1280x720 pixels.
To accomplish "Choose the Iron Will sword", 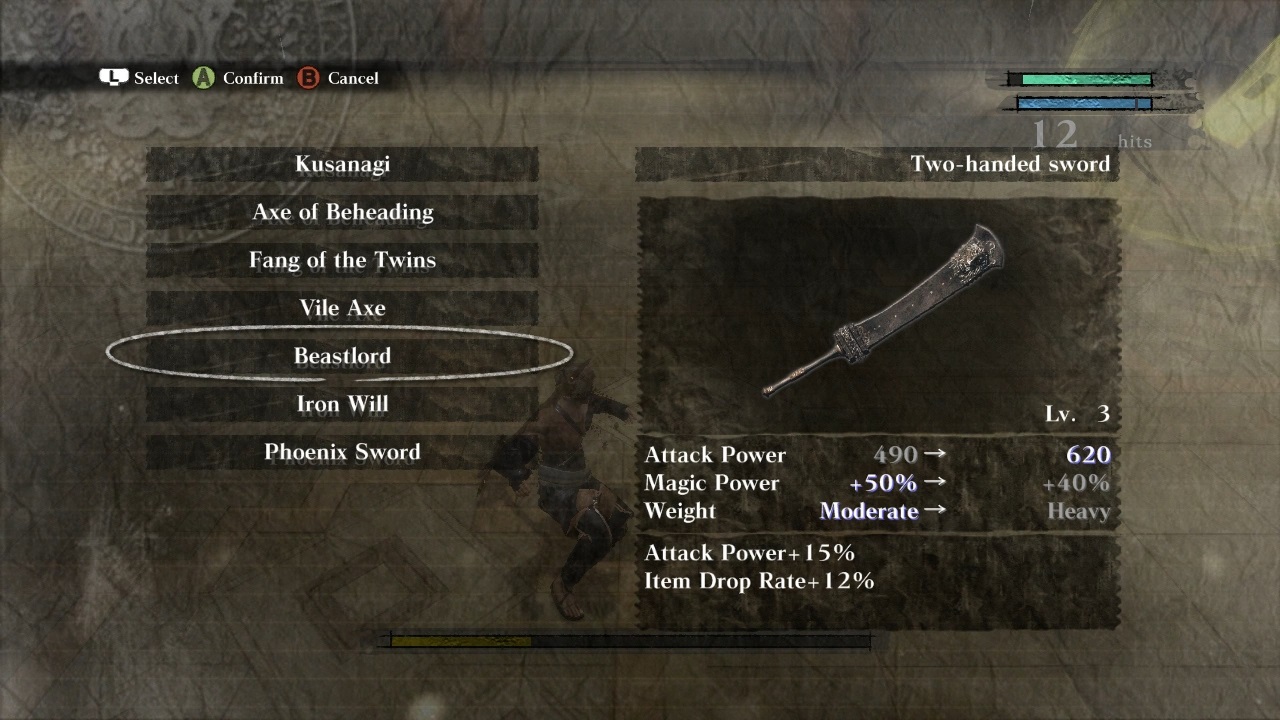I will point(342,404).
